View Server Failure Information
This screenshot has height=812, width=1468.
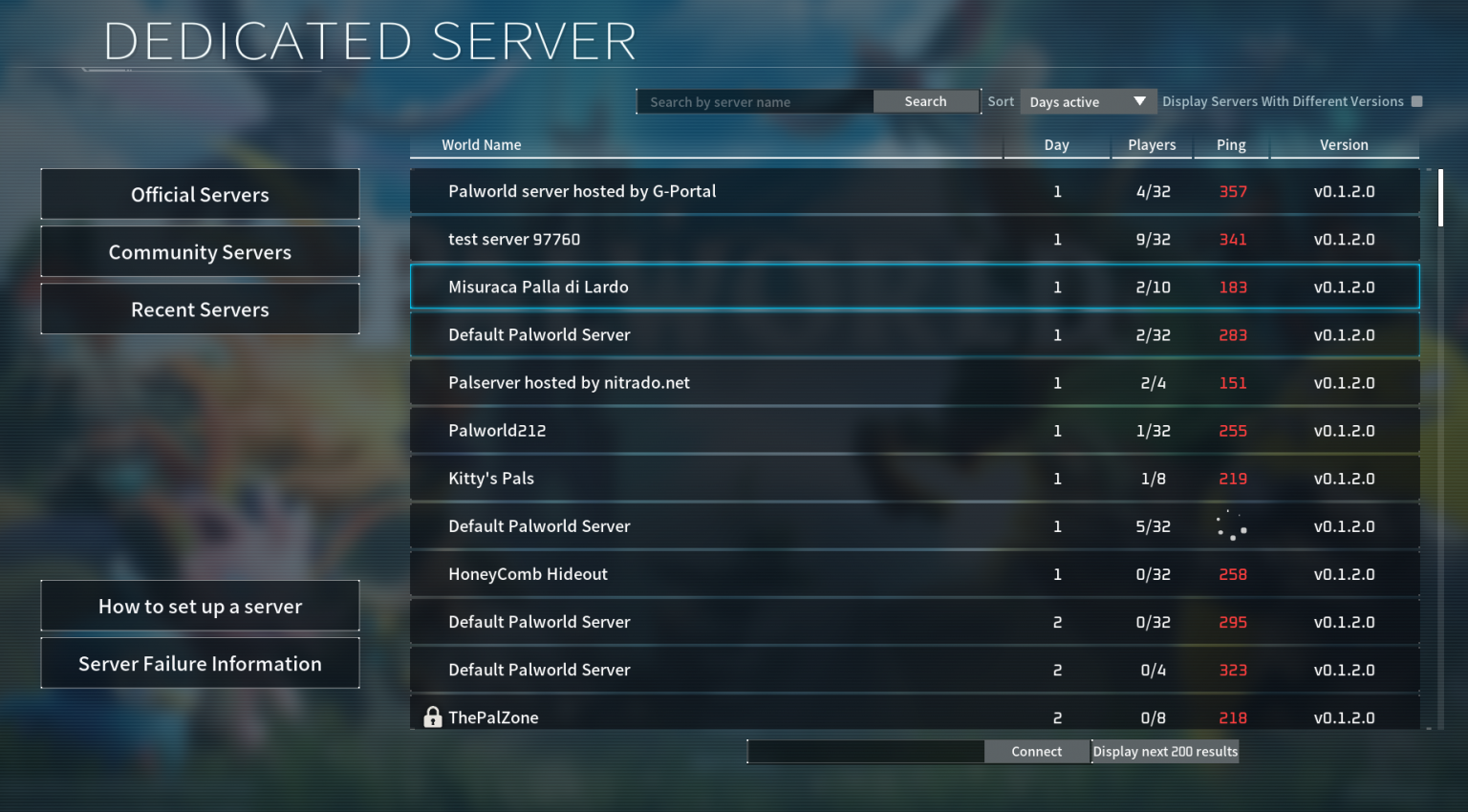[x=200, y=663]
